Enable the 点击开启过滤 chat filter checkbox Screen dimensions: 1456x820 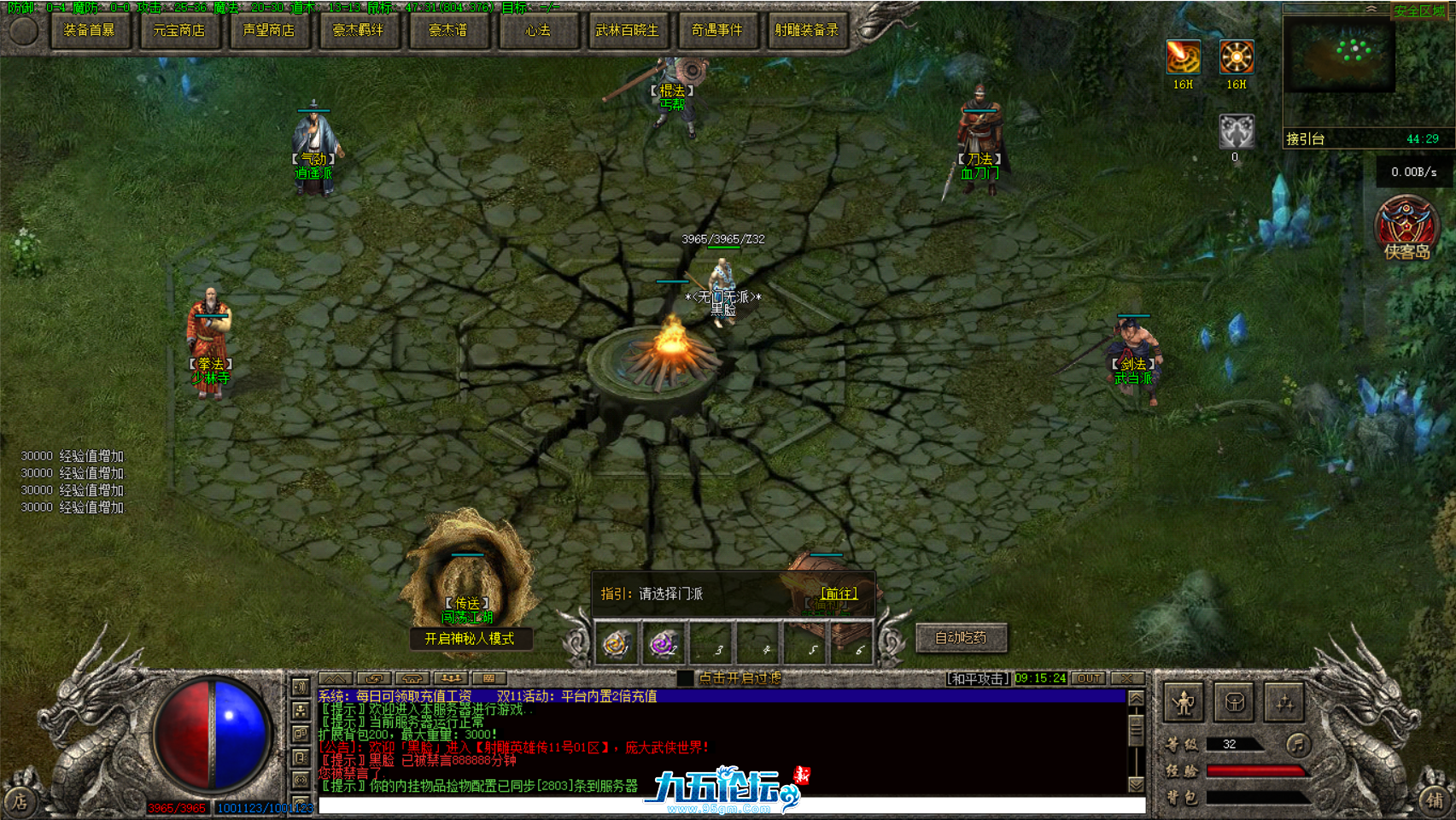684,679
